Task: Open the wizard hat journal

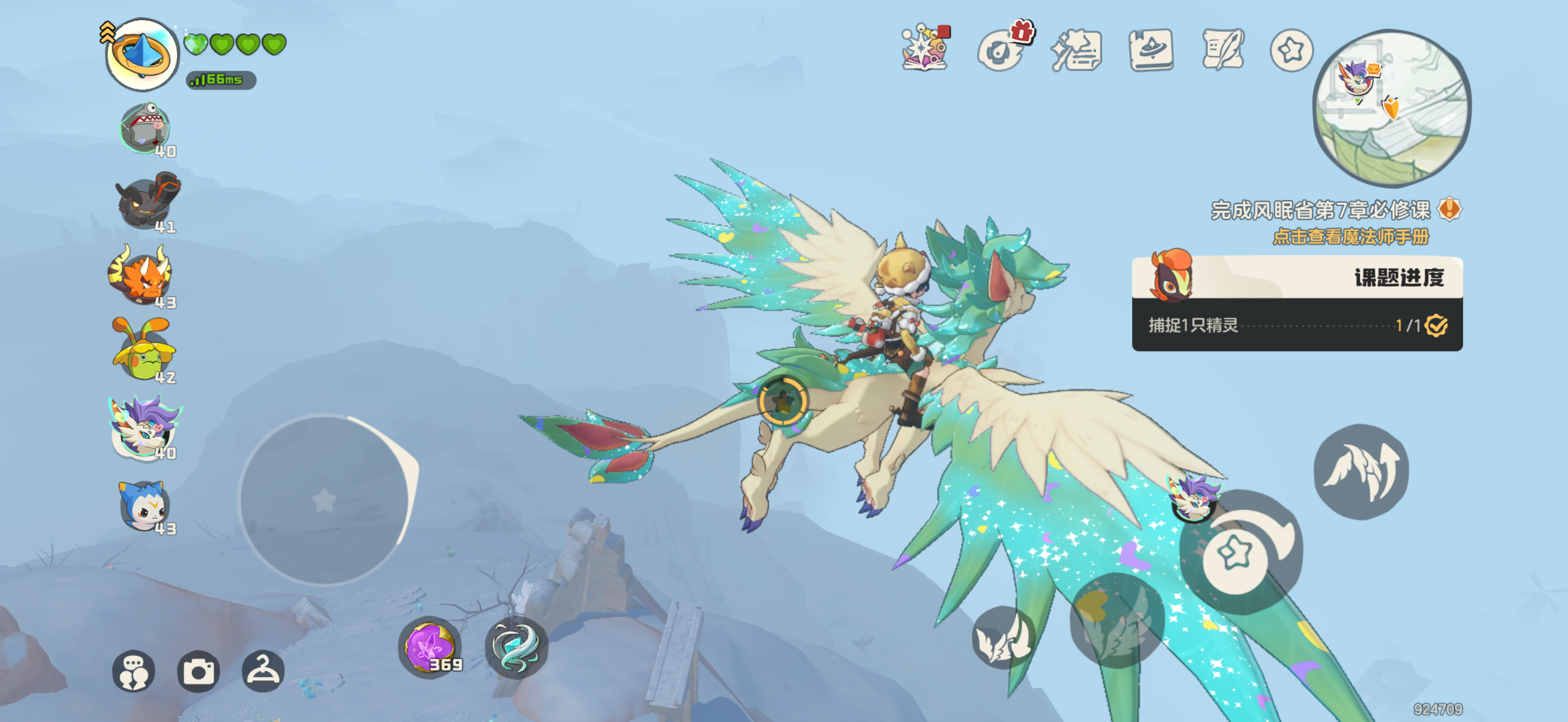Action: (1150, 49)
